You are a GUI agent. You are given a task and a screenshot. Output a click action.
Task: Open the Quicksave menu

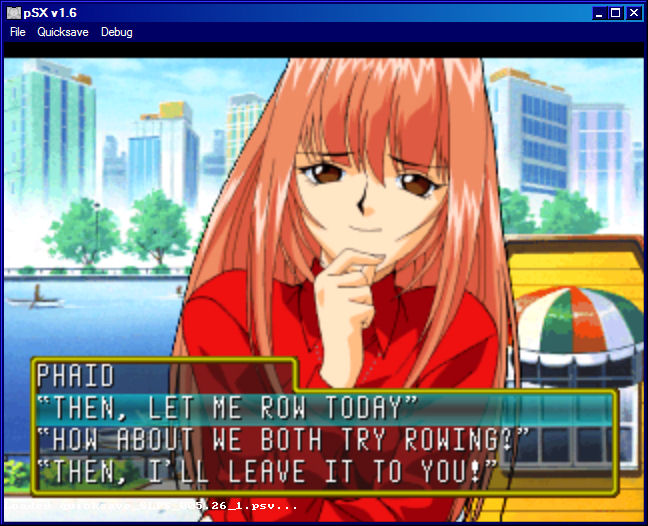63,32
